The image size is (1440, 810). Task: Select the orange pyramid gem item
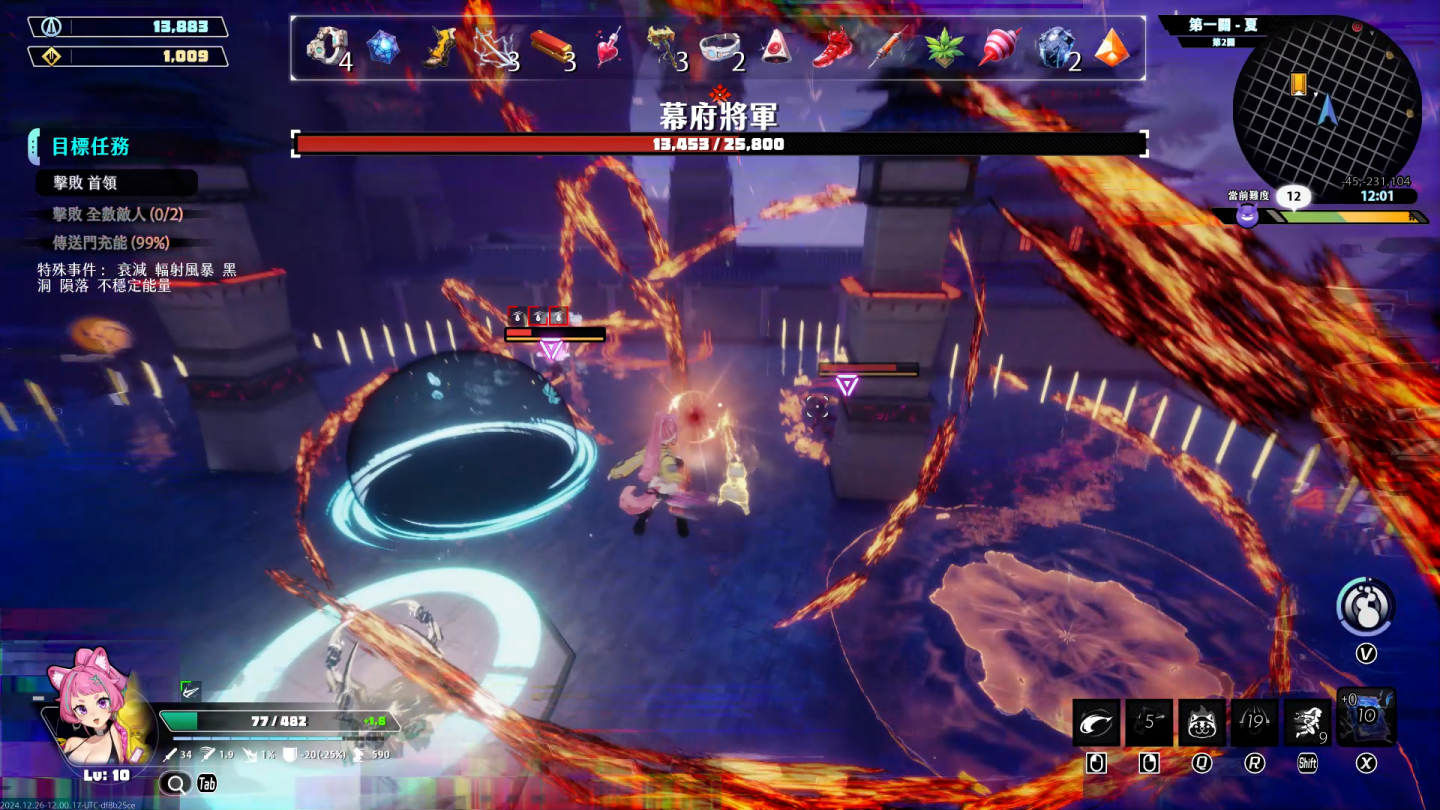[x=1111, y=47]
